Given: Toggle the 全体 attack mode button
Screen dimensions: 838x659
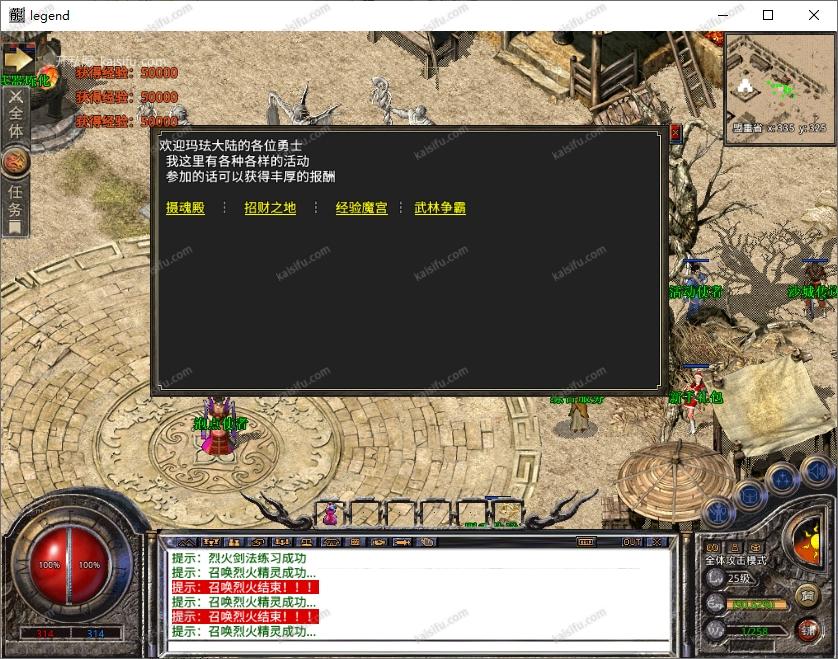Looking at the screenshot, I should [15, 117].
